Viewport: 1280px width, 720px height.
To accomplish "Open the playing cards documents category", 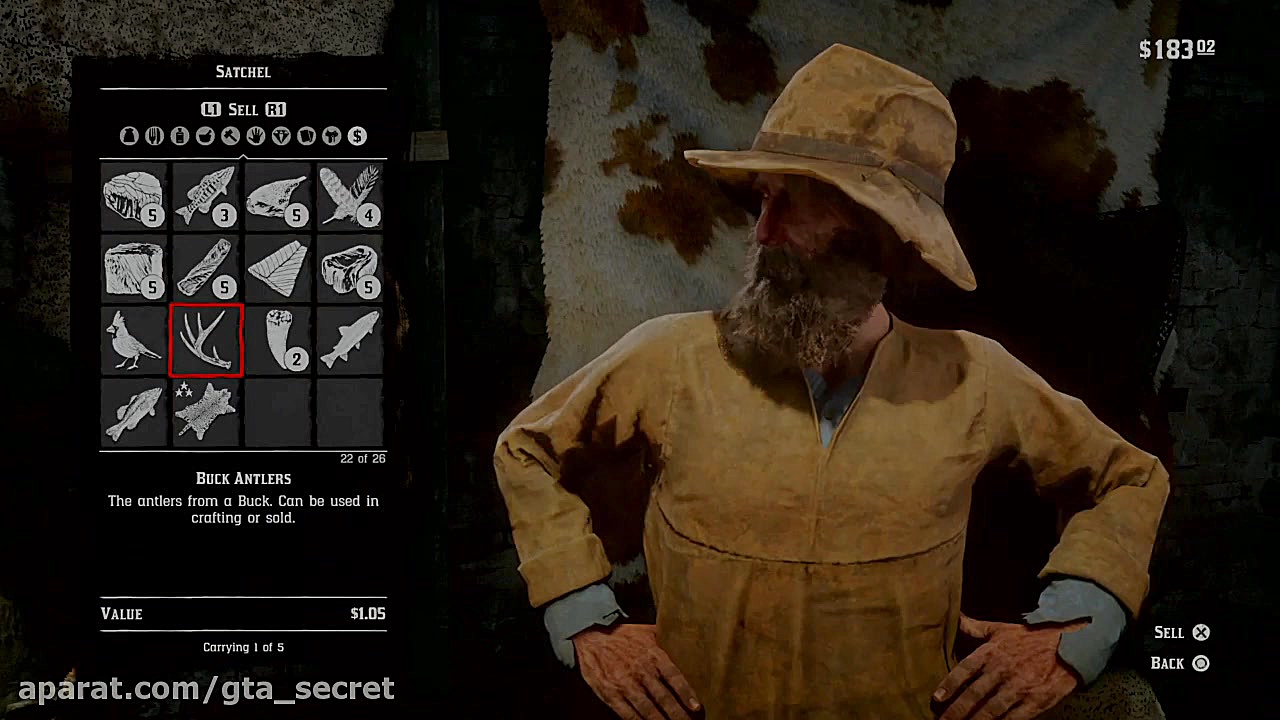I will (x=306, y=136).
